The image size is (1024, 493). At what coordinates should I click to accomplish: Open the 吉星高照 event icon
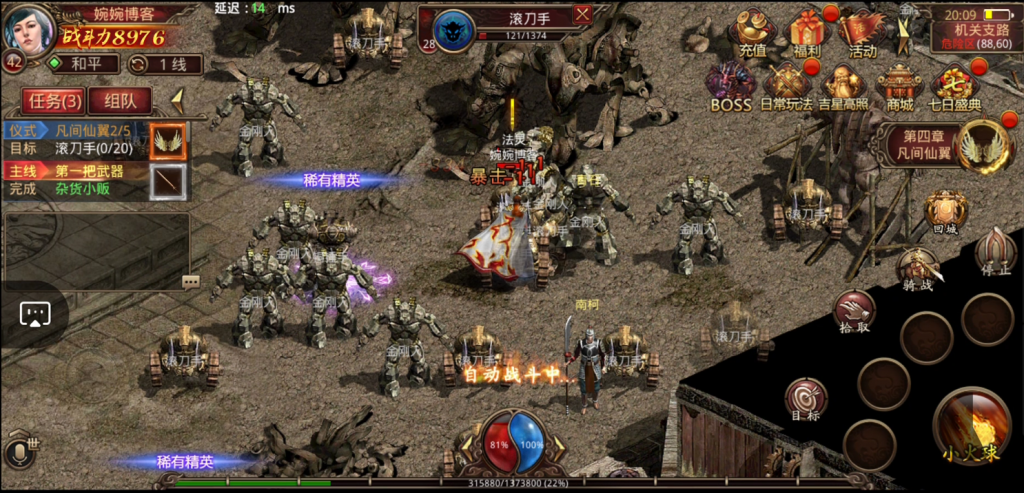coord(843,86)
